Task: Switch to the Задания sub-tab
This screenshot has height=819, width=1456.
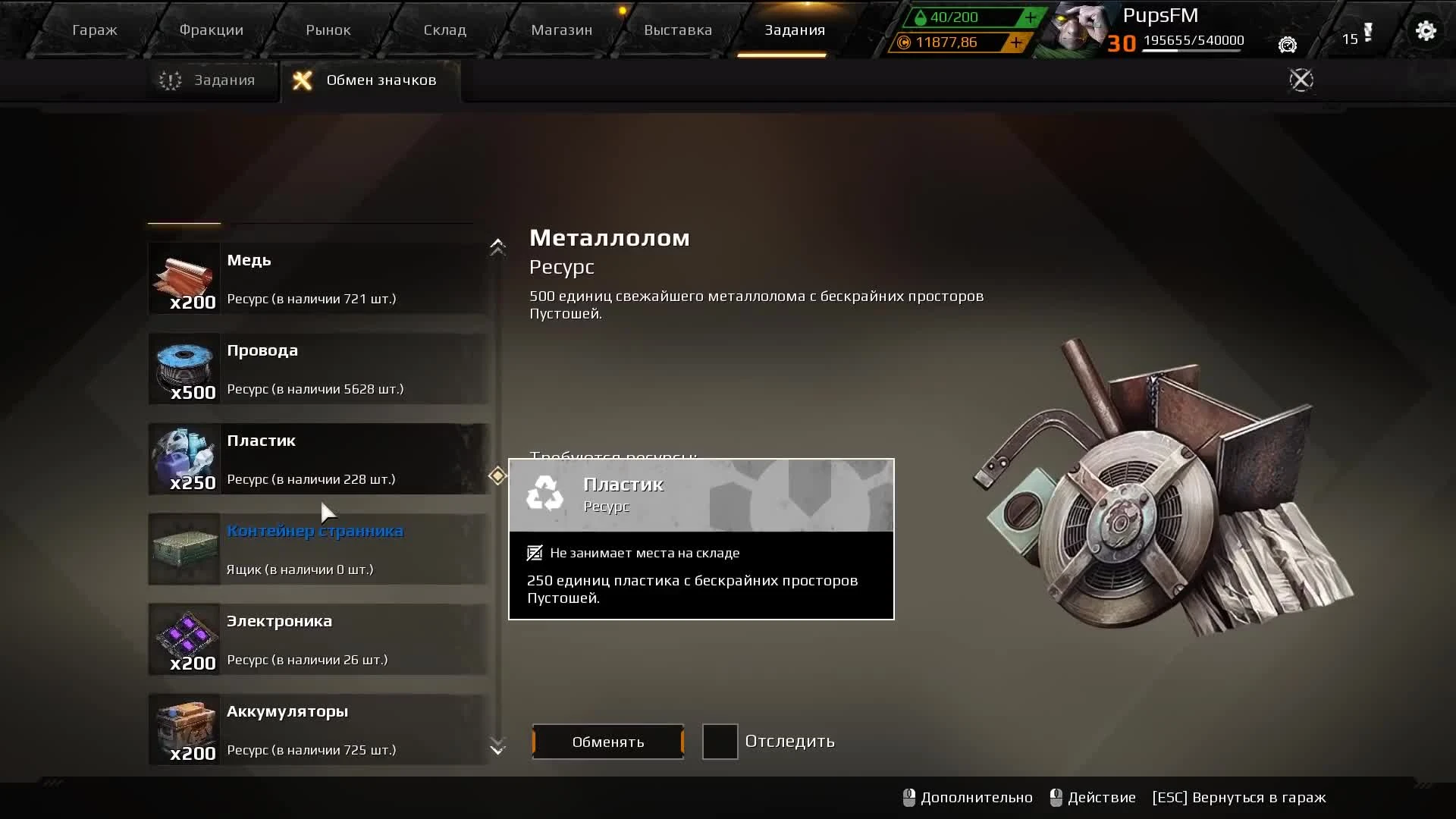Action: pos(215,79)
